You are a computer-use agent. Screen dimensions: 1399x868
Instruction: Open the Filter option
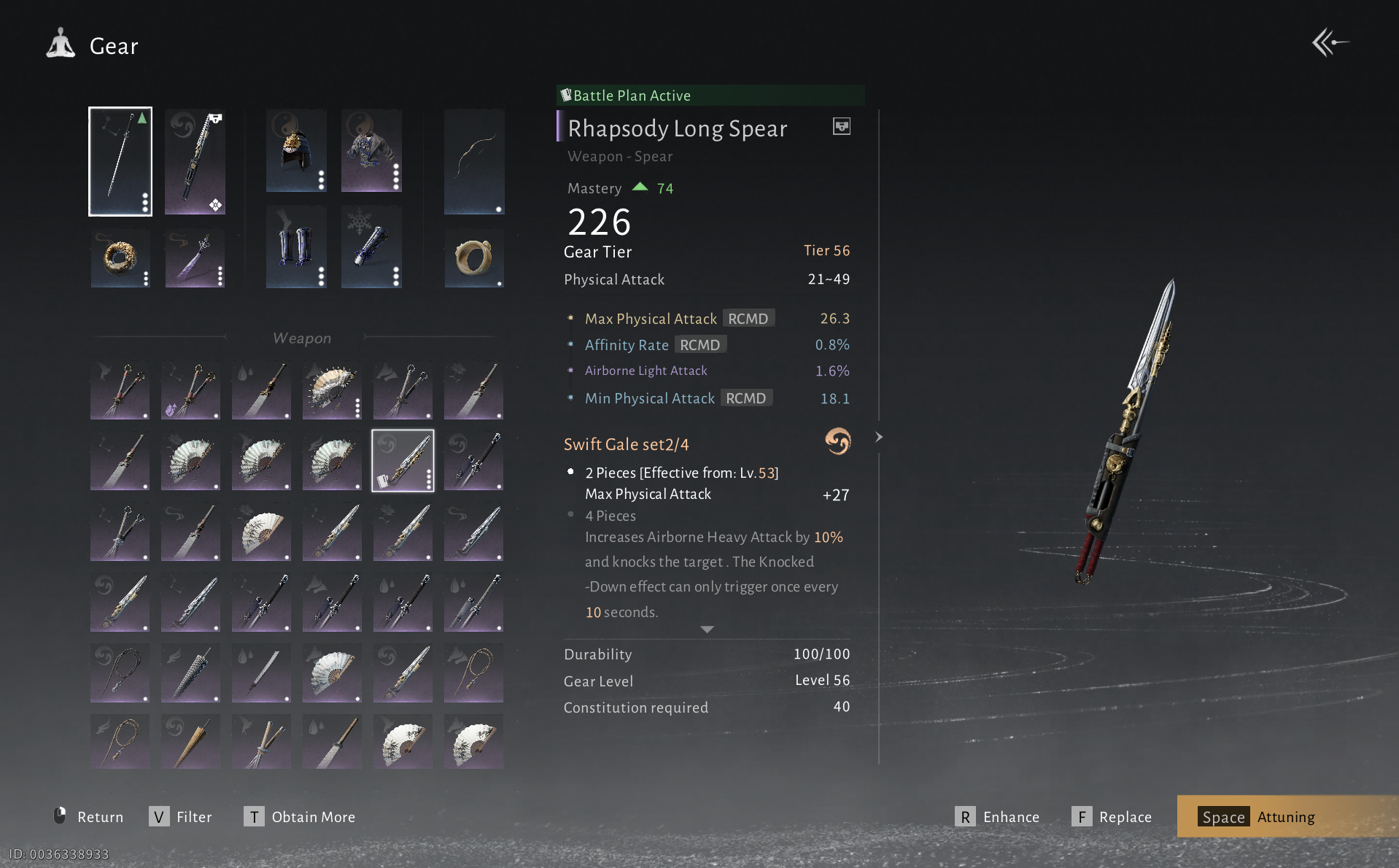tap(181, 817)
